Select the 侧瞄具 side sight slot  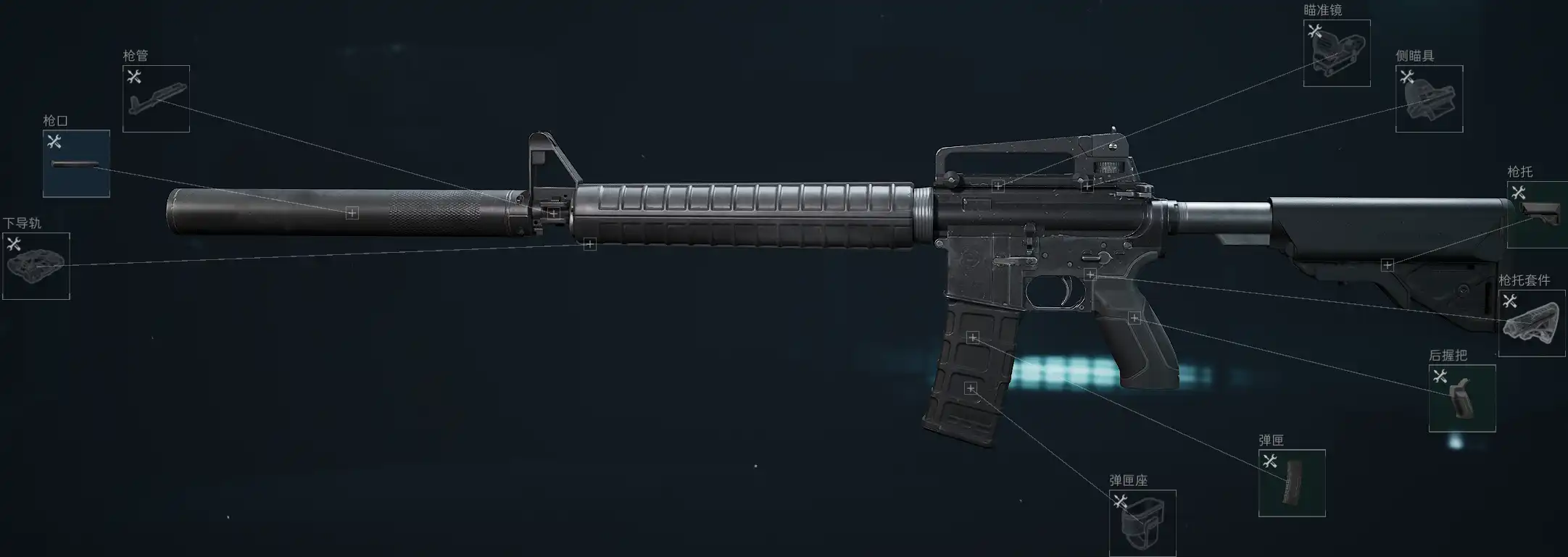[1429, 99]
